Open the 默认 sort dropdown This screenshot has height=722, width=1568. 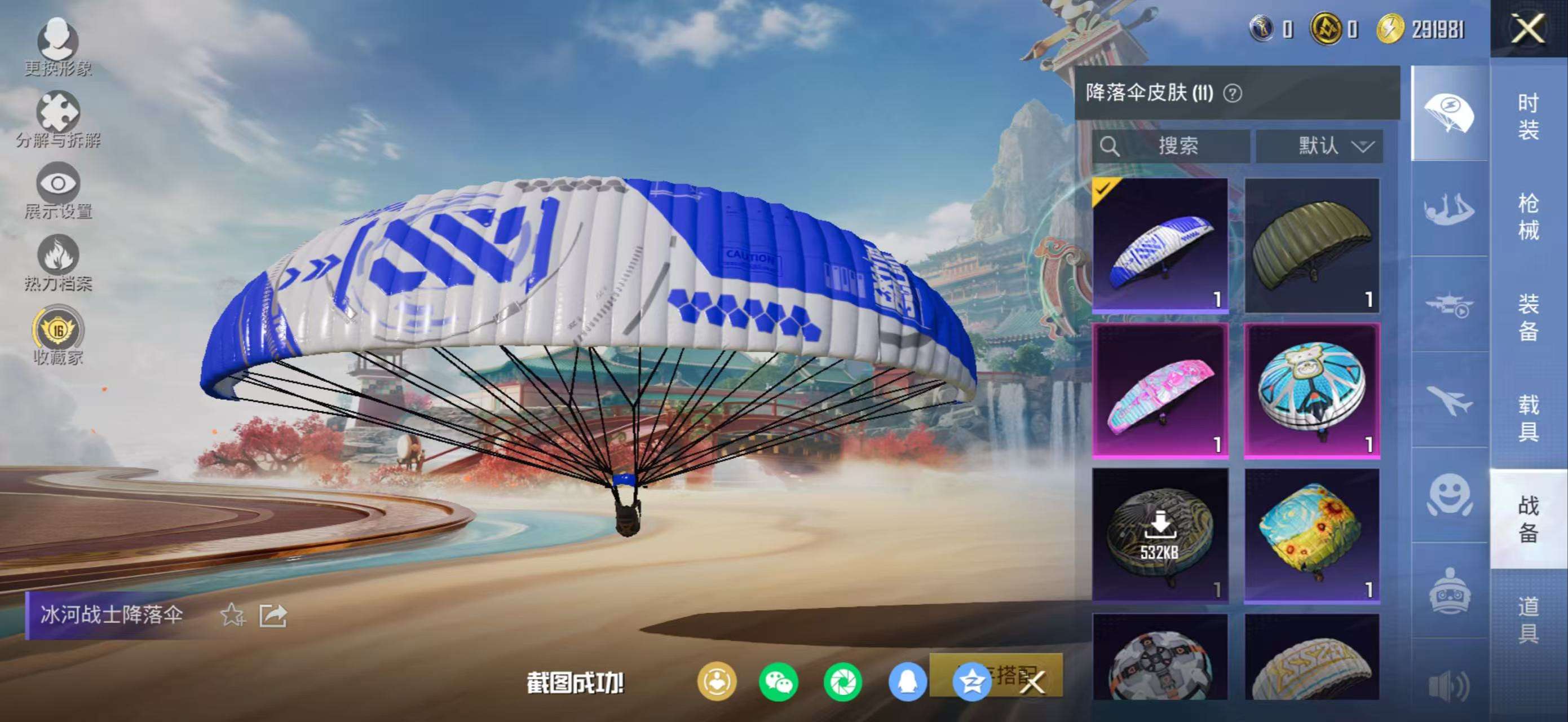click(x=1319, y=146)
